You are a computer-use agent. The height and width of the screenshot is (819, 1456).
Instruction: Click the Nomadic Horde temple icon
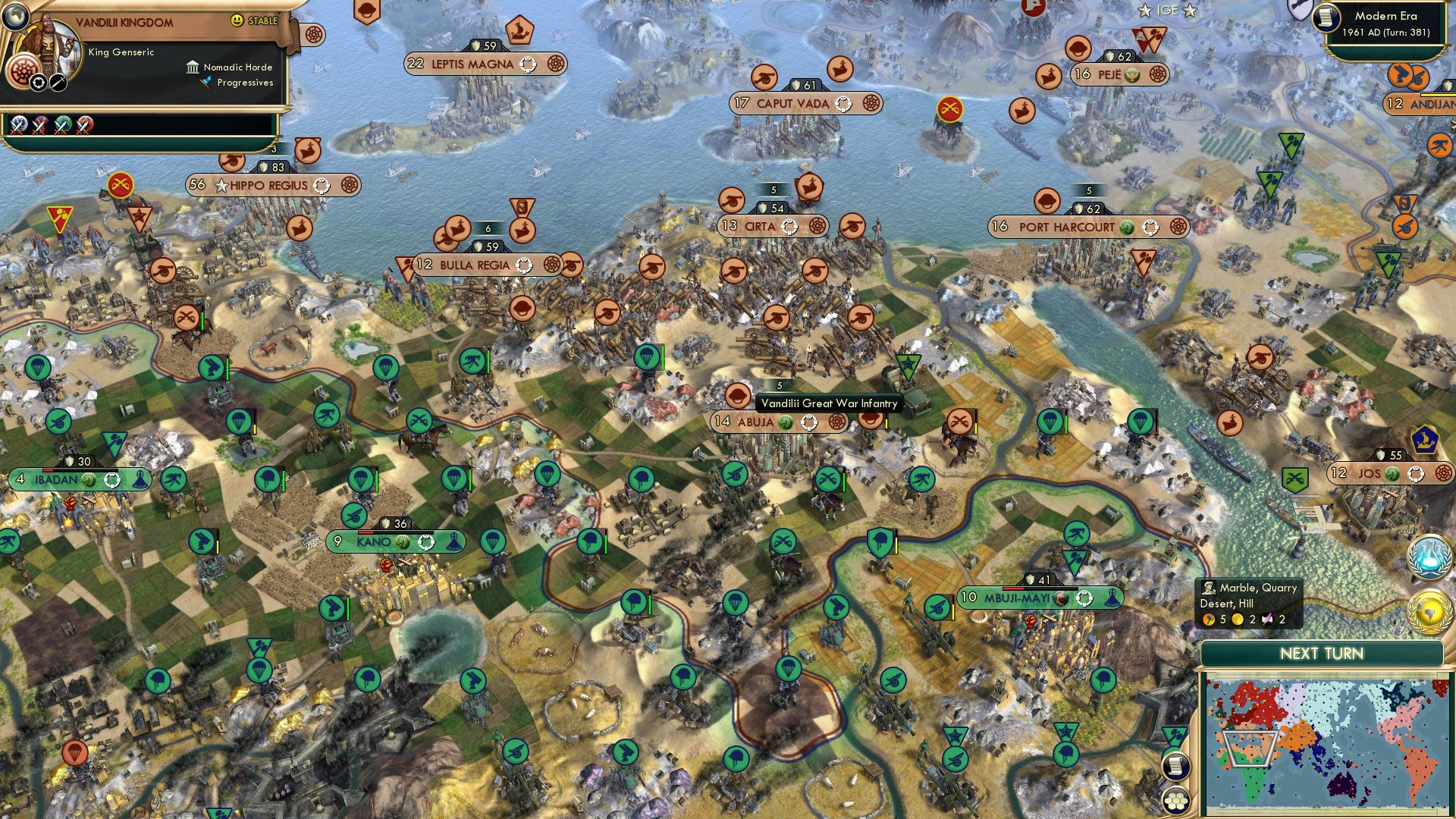(193, 67)
